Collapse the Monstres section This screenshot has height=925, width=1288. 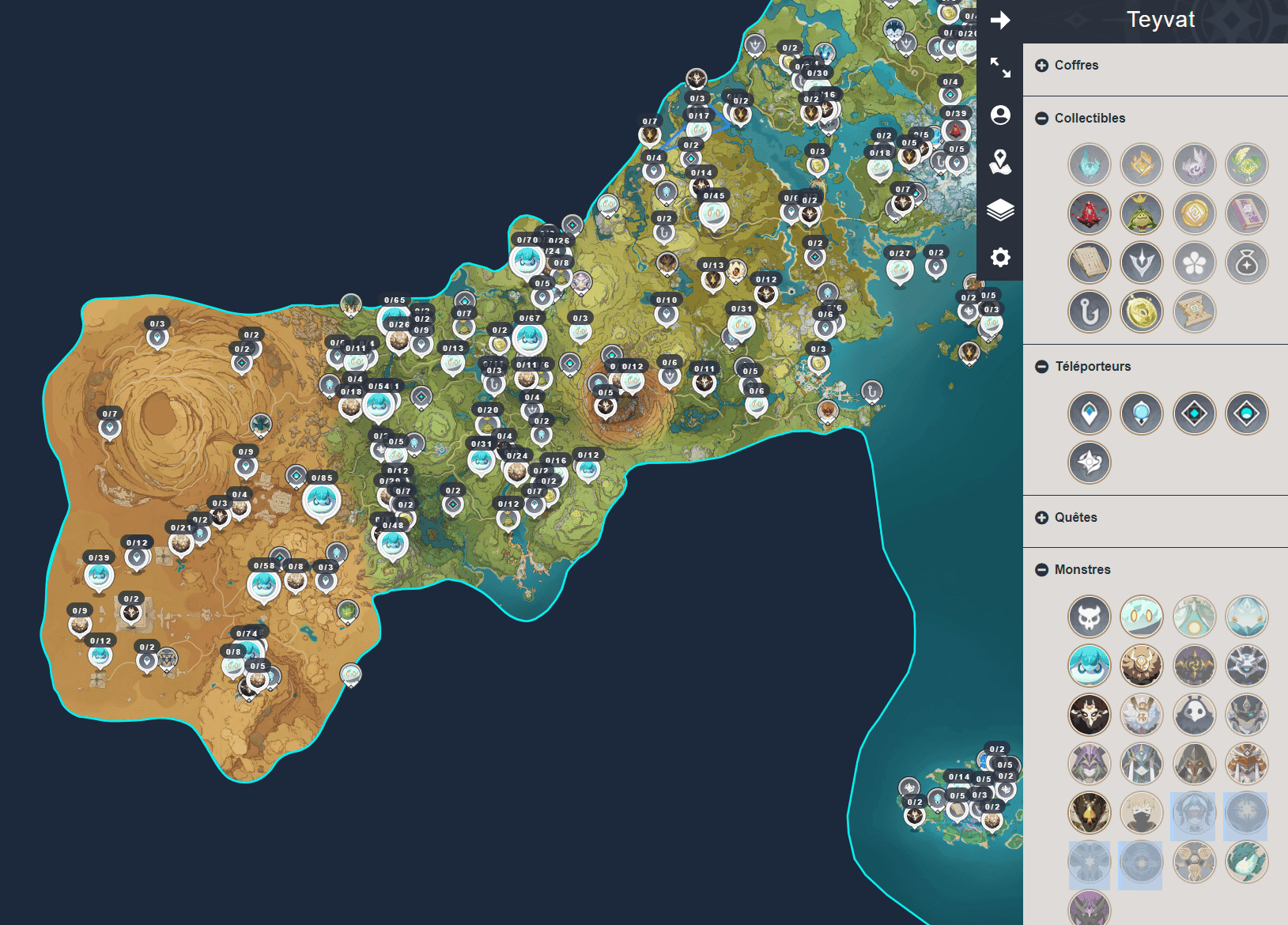[x=1042, y=570]
